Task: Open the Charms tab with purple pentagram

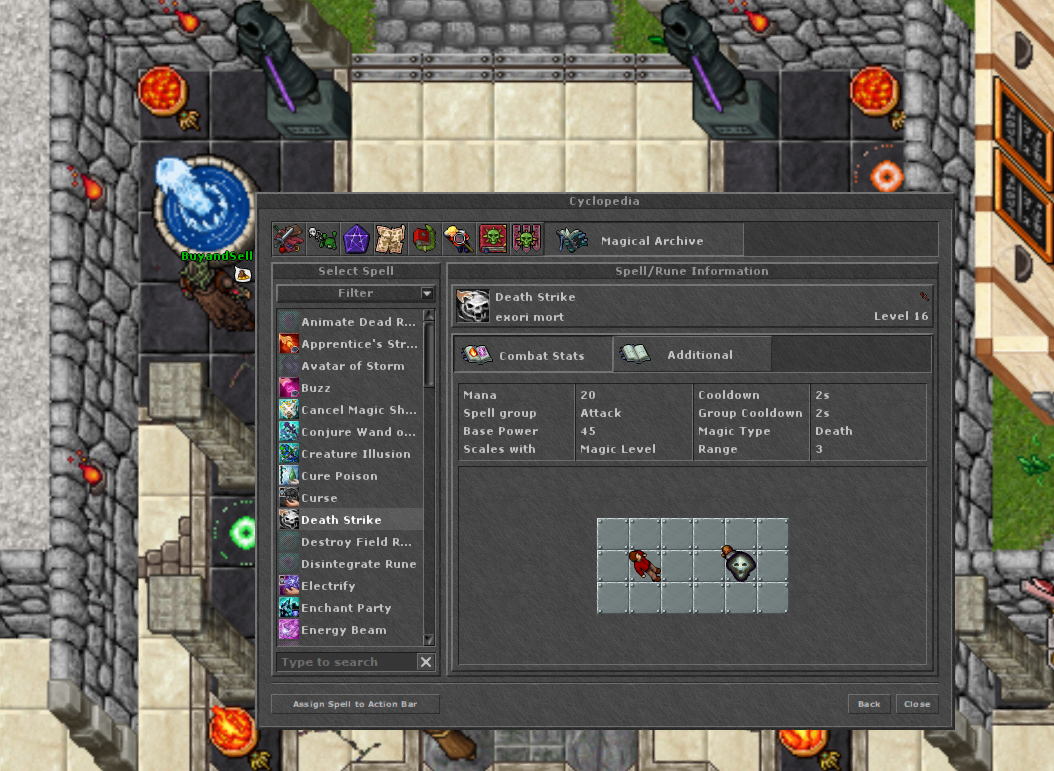Action: (356, 240)
